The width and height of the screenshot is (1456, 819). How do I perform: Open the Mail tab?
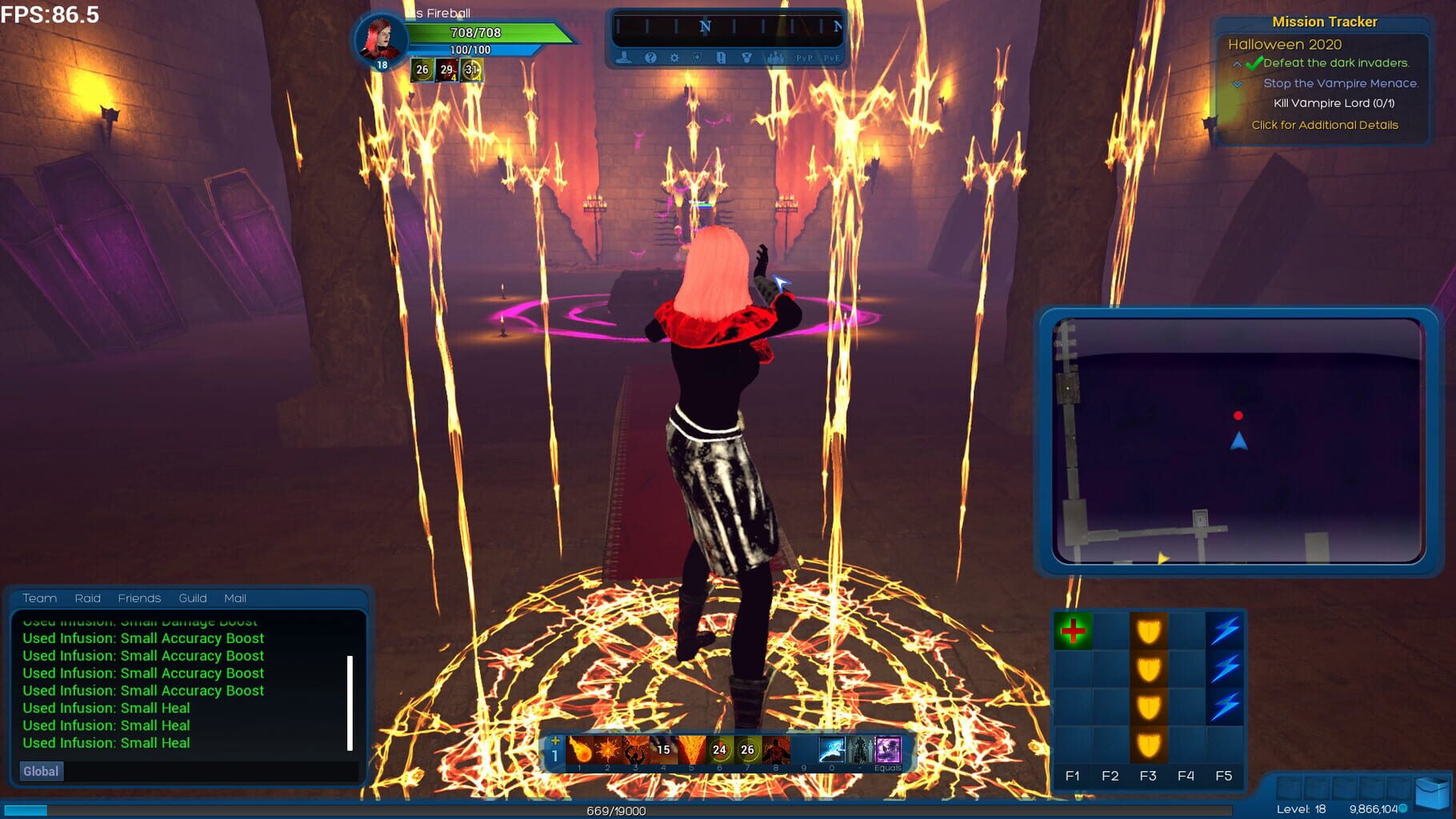(234, 598)
